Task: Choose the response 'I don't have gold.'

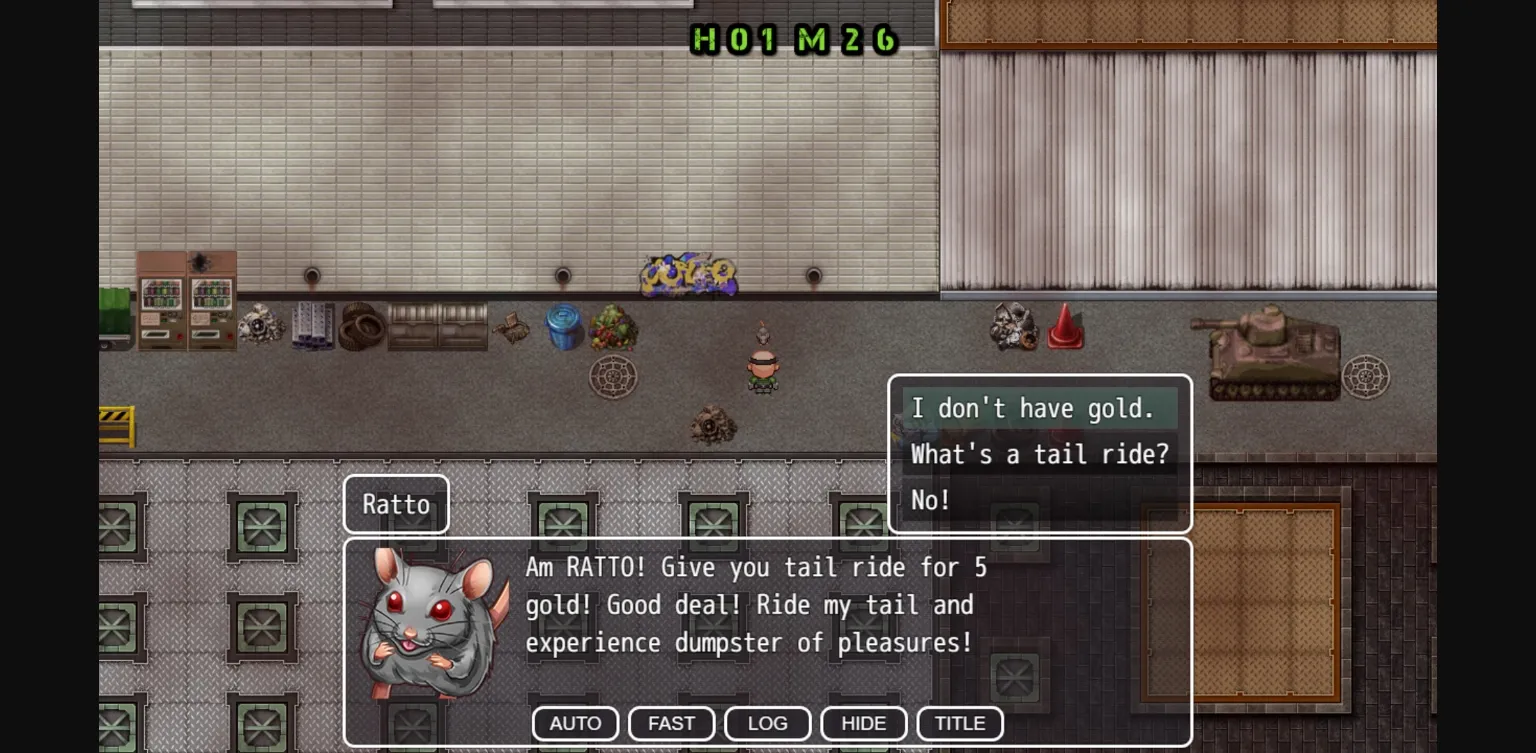Action: point(1037,408)
